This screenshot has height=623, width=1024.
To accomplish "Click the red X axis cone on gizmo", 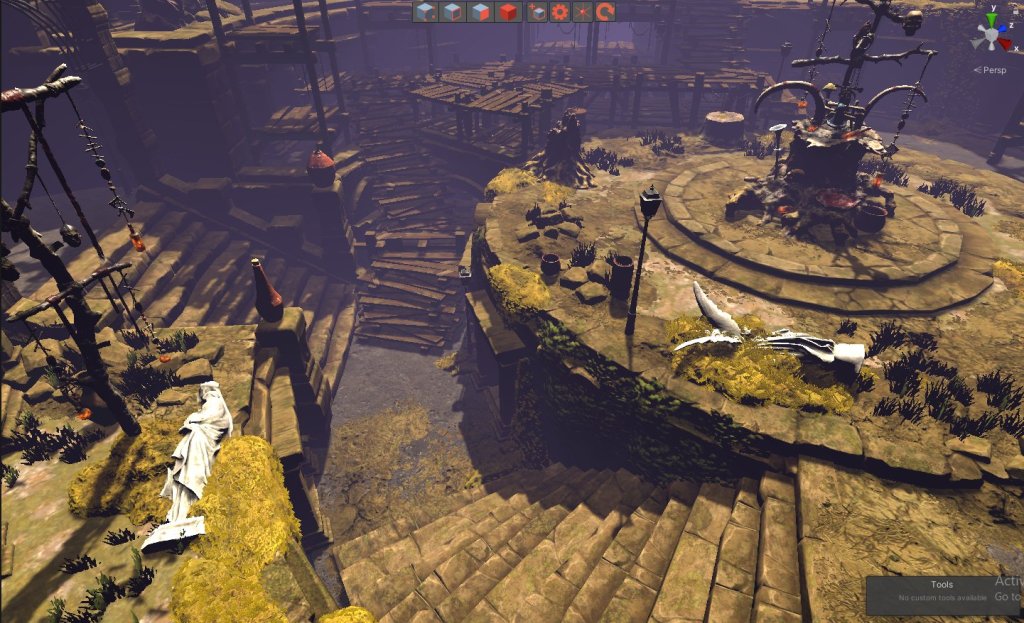I will pyautogui.click(x=1006, y=45).
